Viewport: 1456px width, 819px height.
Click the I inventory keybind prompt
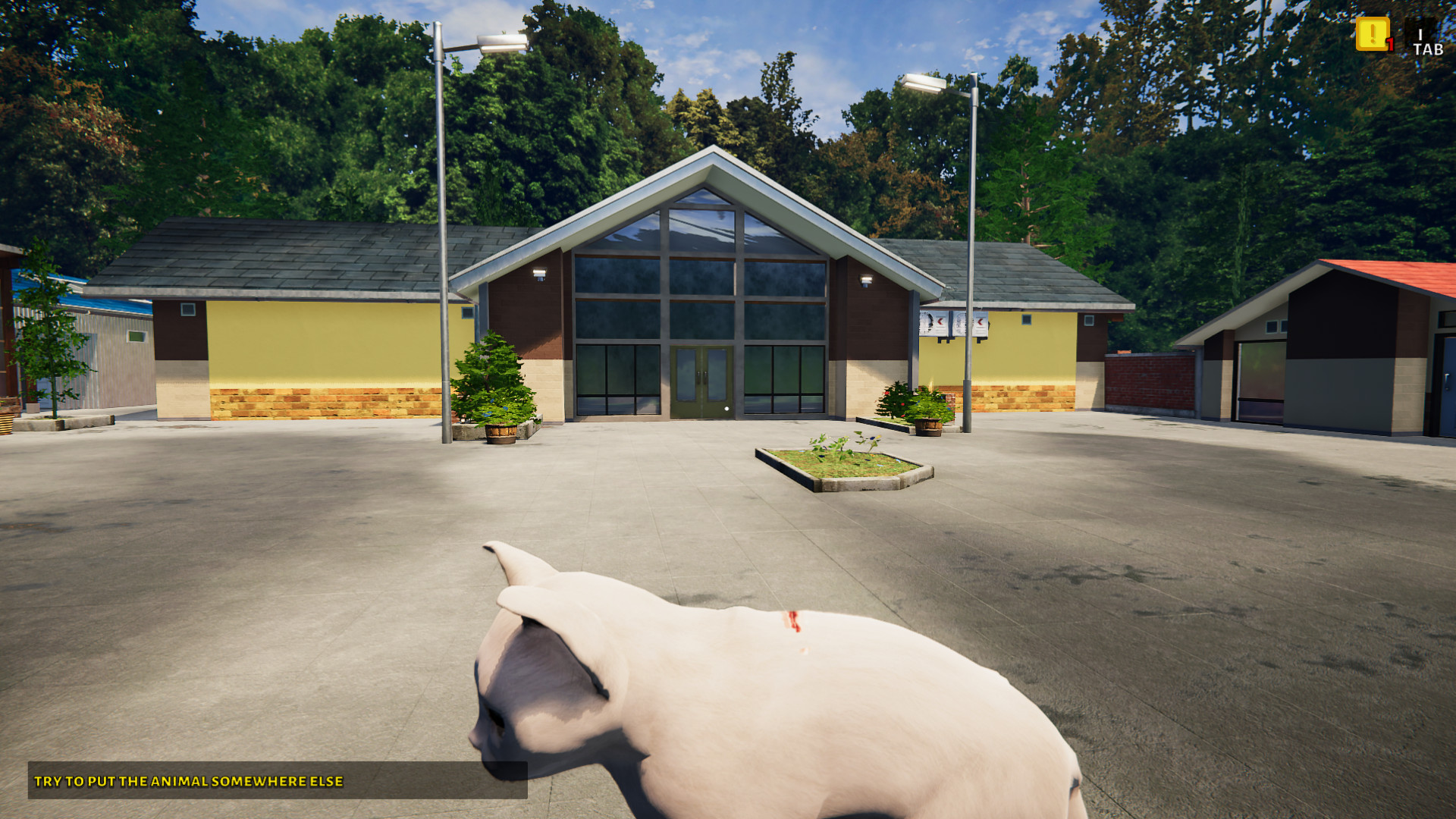[1420, 34]
